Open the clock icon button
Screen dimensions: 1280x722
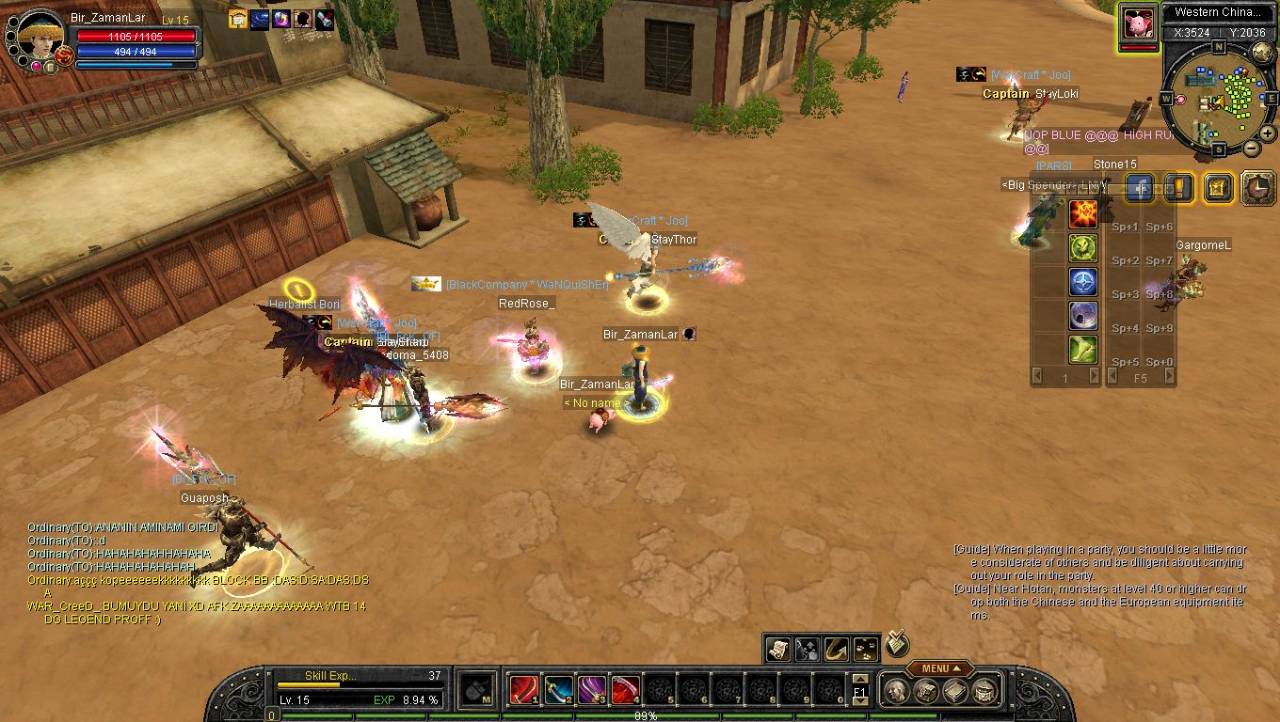pos(1257,188)
